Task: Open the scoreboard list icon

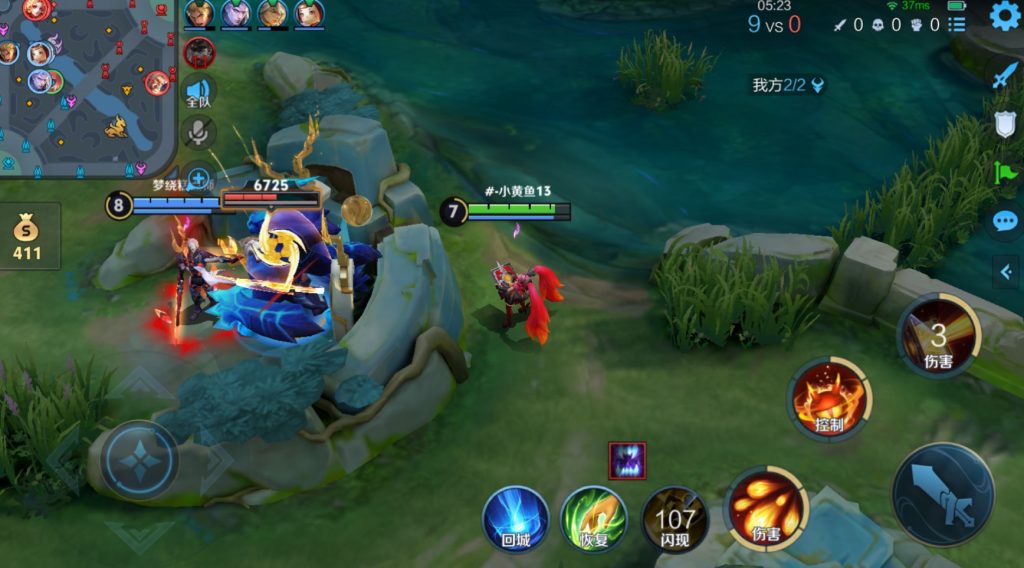Action: (x=957, y=24)
